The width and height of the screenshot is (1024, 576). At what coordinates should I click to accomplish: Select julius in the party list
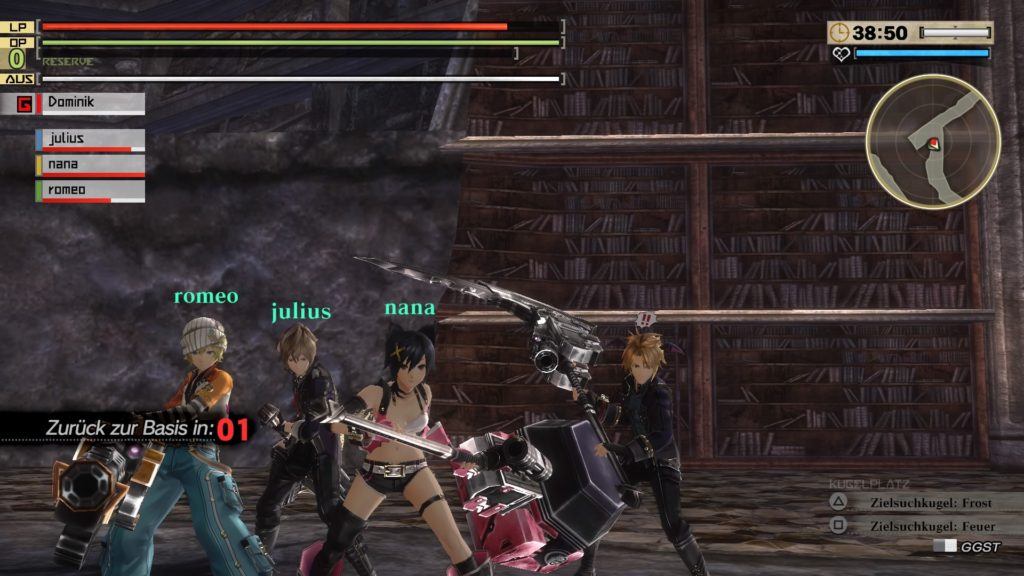click(90, 140)
